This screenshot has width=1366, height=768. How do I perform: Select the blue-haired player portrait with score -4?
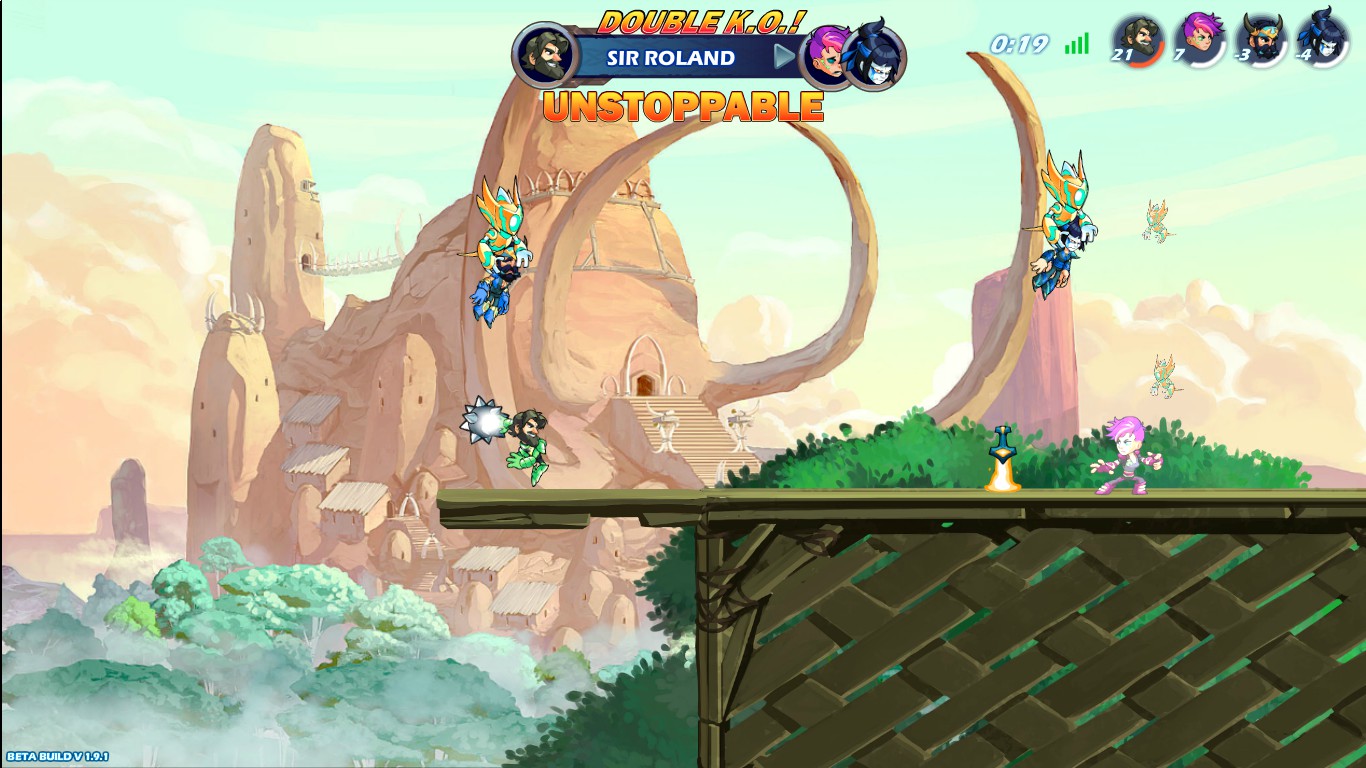point(1321,38)
